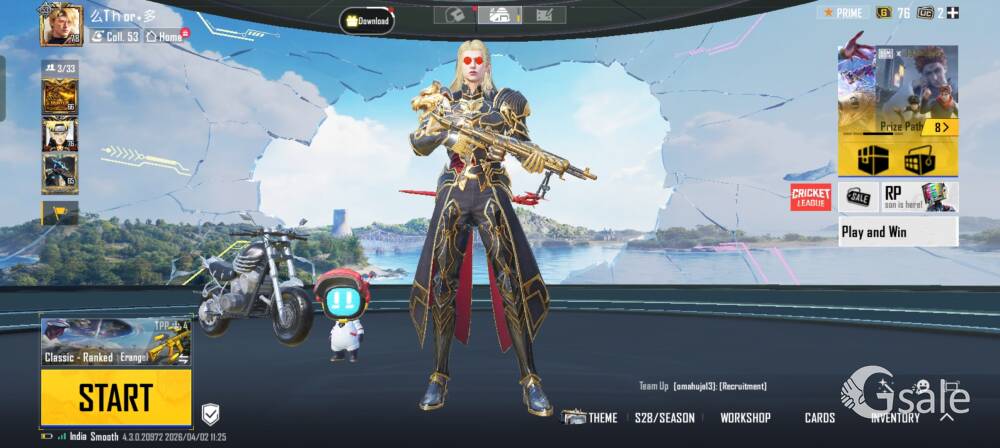Image resolution: width=1000 pixels, height=448 pixels.
Task: Tap the yellow START button
Action: 116,397
